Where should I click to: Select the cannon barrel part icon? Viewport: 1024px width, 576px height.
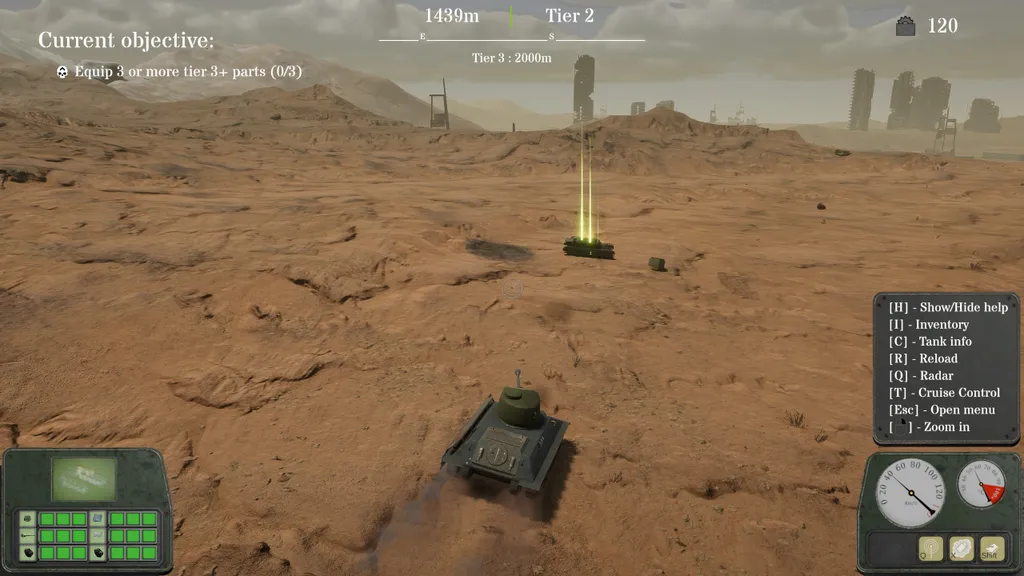click(27, 536)
